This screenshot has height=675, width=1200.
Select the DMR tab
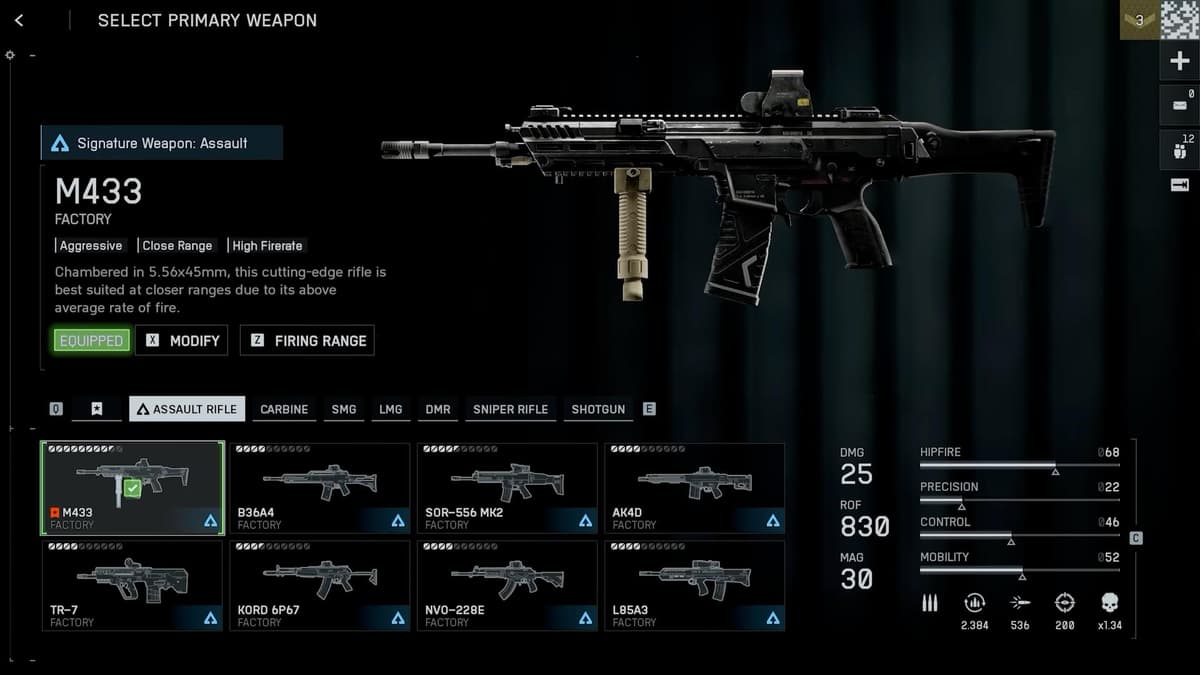click(437, 409)
